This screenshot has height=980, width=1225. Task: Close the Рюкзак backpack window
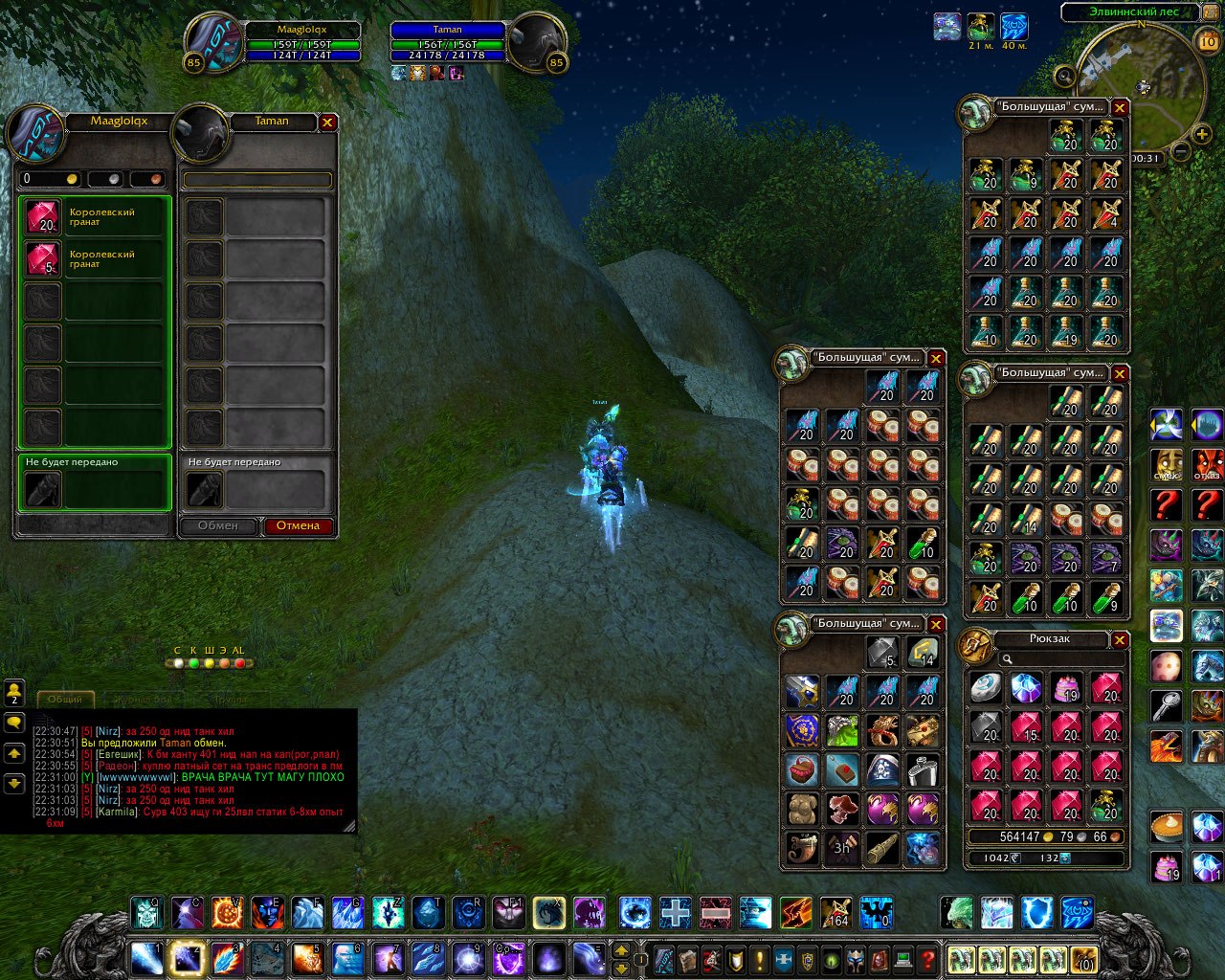point(1120,639)
